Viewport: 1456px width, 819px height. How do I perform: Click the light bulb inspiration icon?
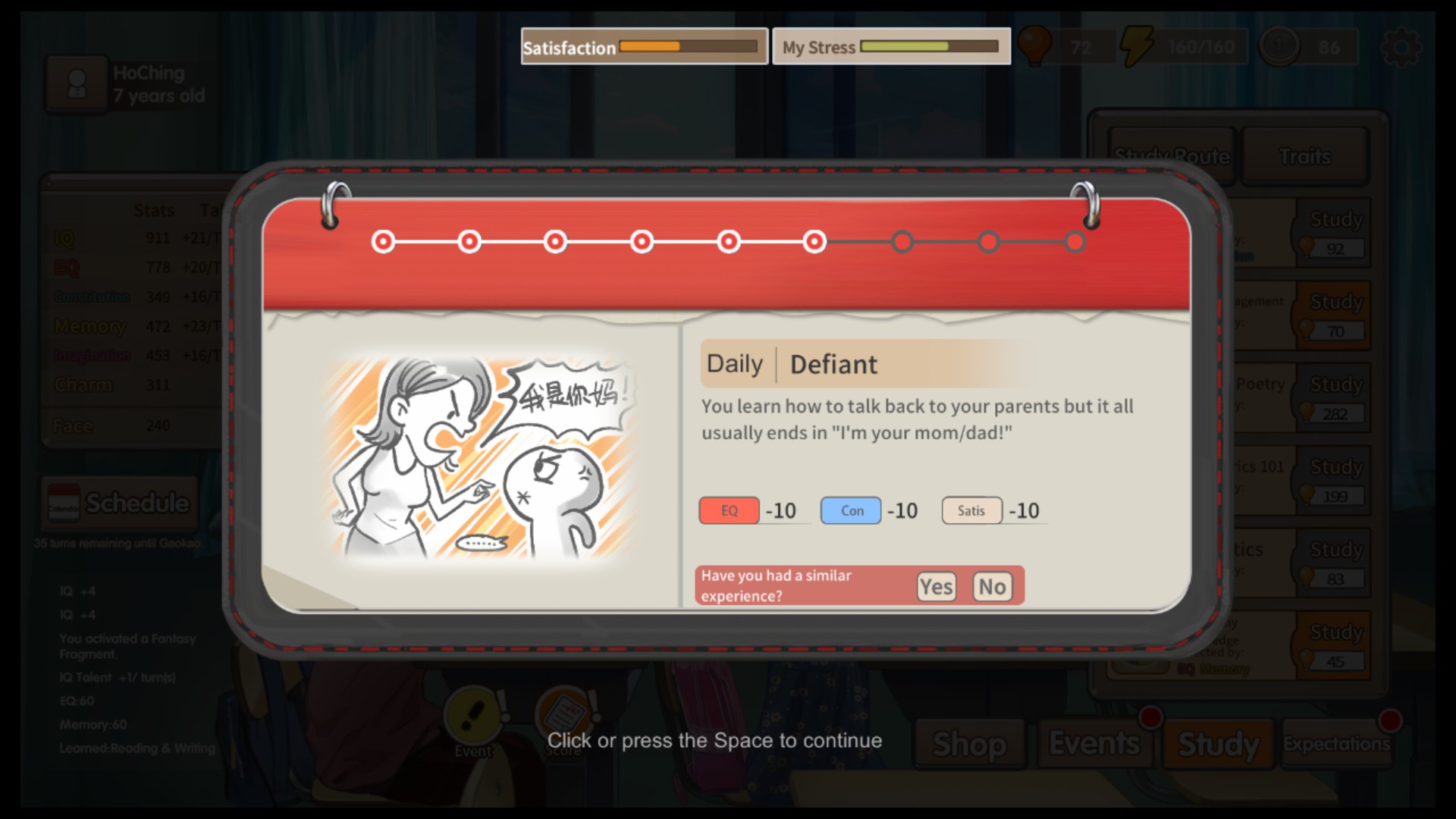tap(1036, 45)
